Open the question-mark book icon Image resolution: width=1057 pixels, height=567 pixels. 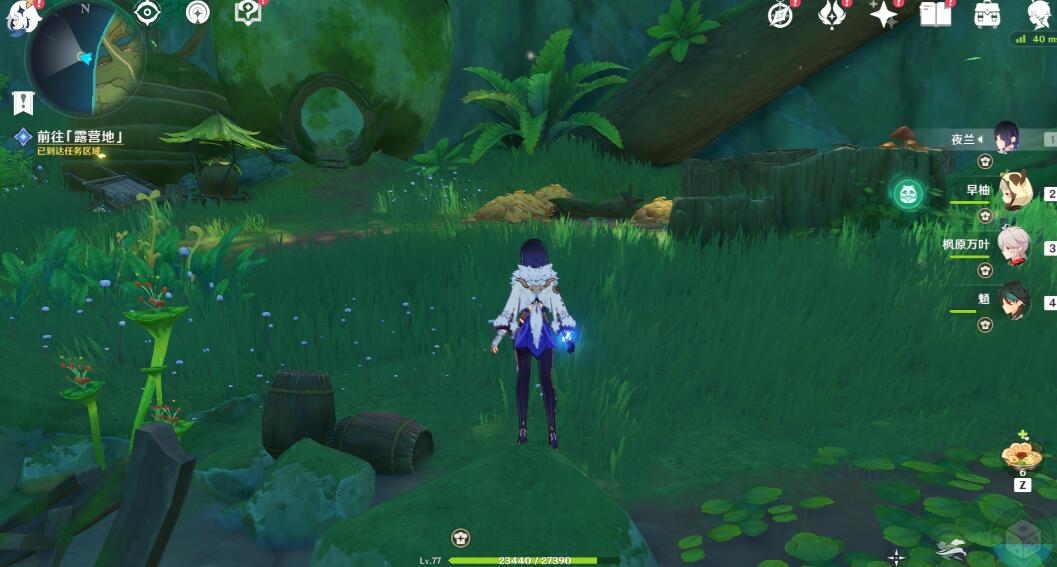pos(246,13)
